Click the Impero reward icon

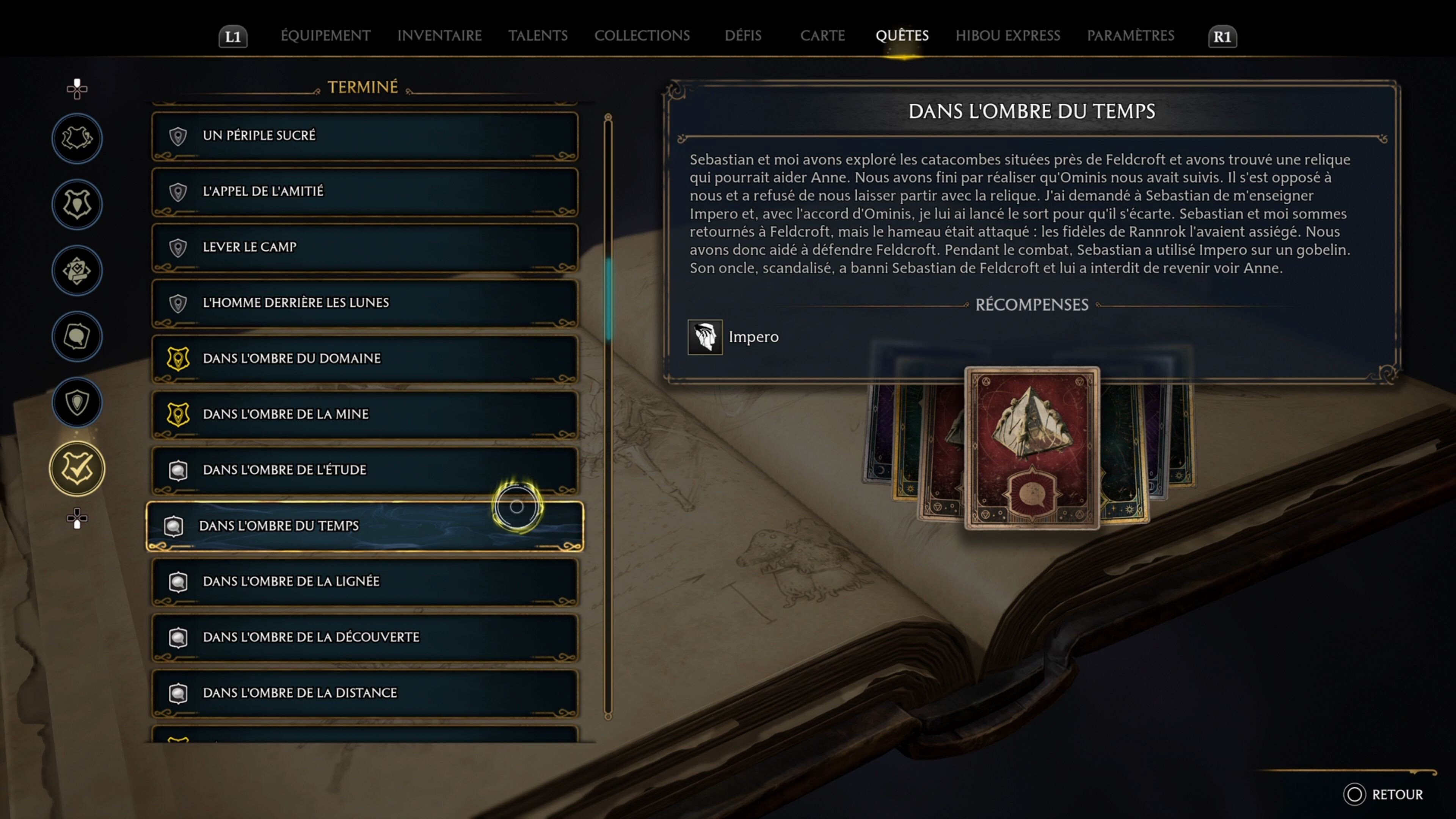coord(704,337)
